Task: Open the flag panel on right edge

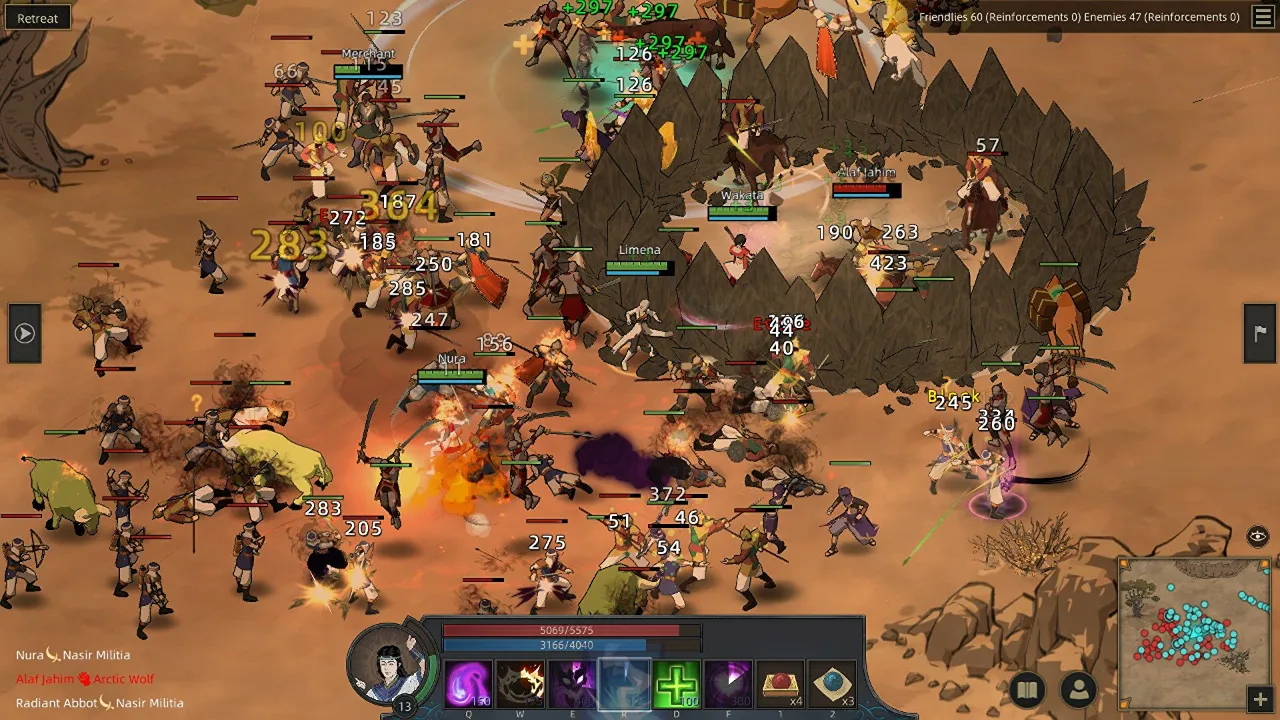Action: click(1259, 333)
